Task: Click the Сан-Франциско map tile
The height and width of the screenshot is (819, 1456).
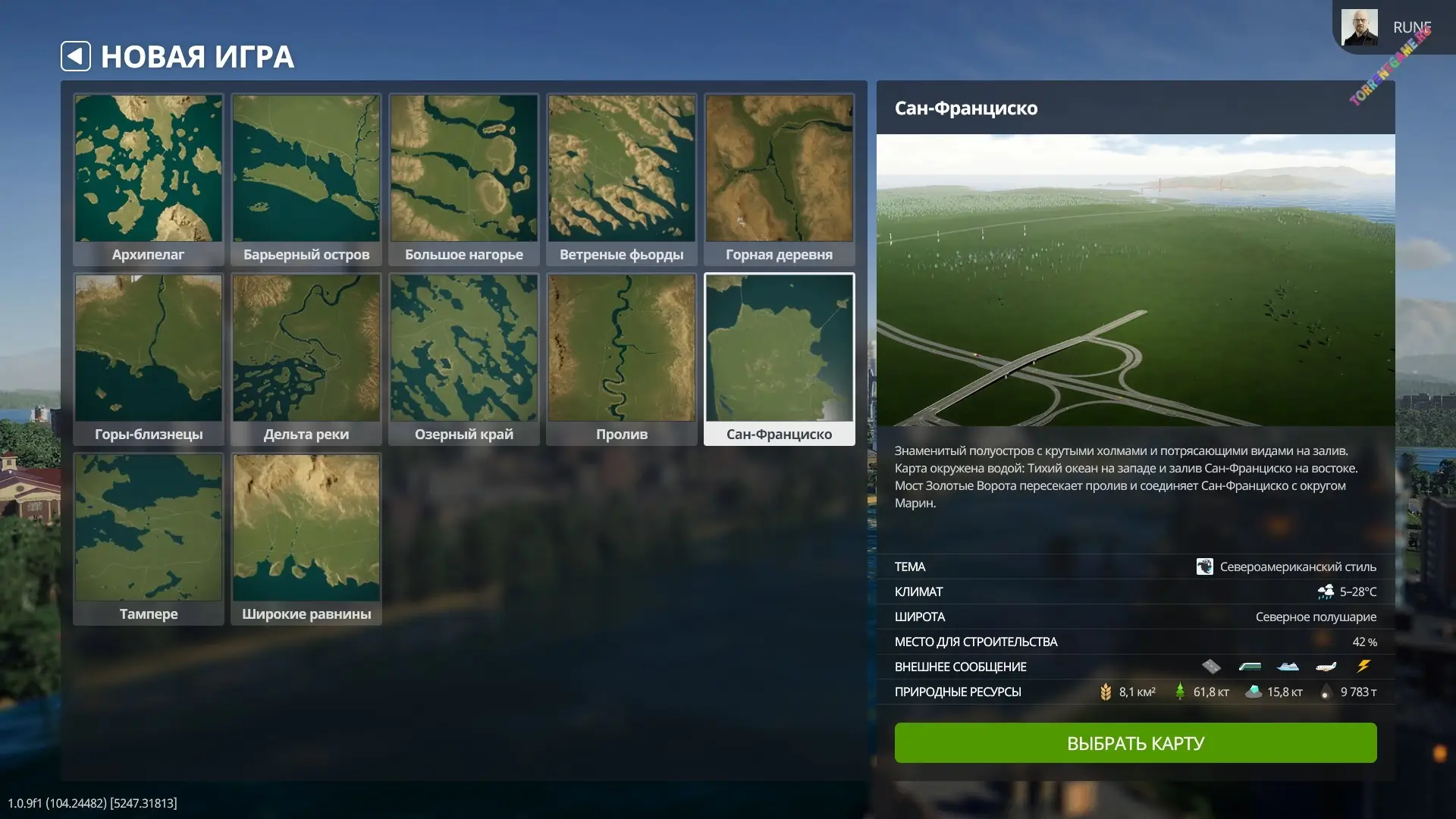Action: click(780, 359)
